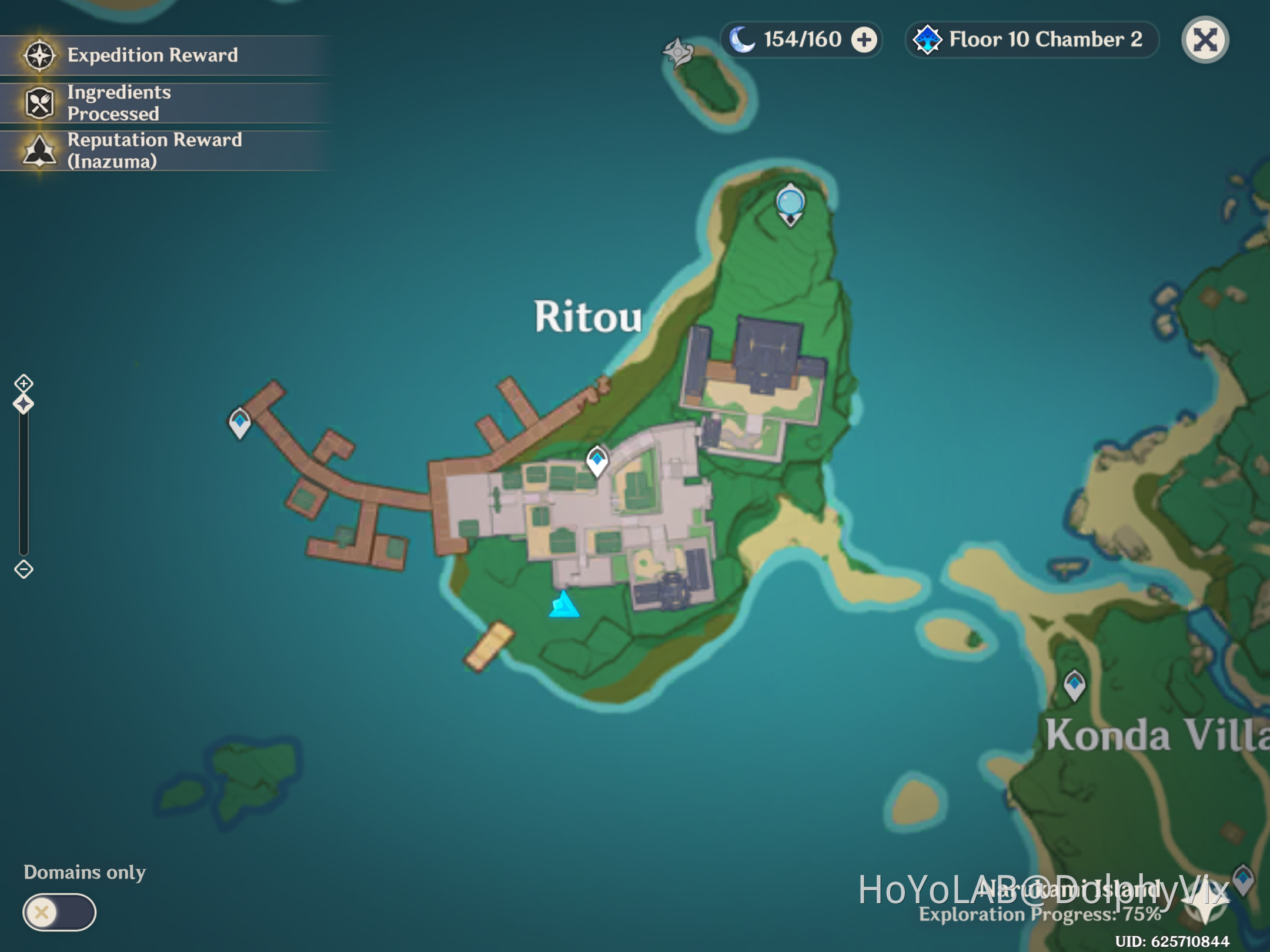This screenshot has height=952, width=1270.
Task: Zoom in using the plus control
Action: click(24, 383)
